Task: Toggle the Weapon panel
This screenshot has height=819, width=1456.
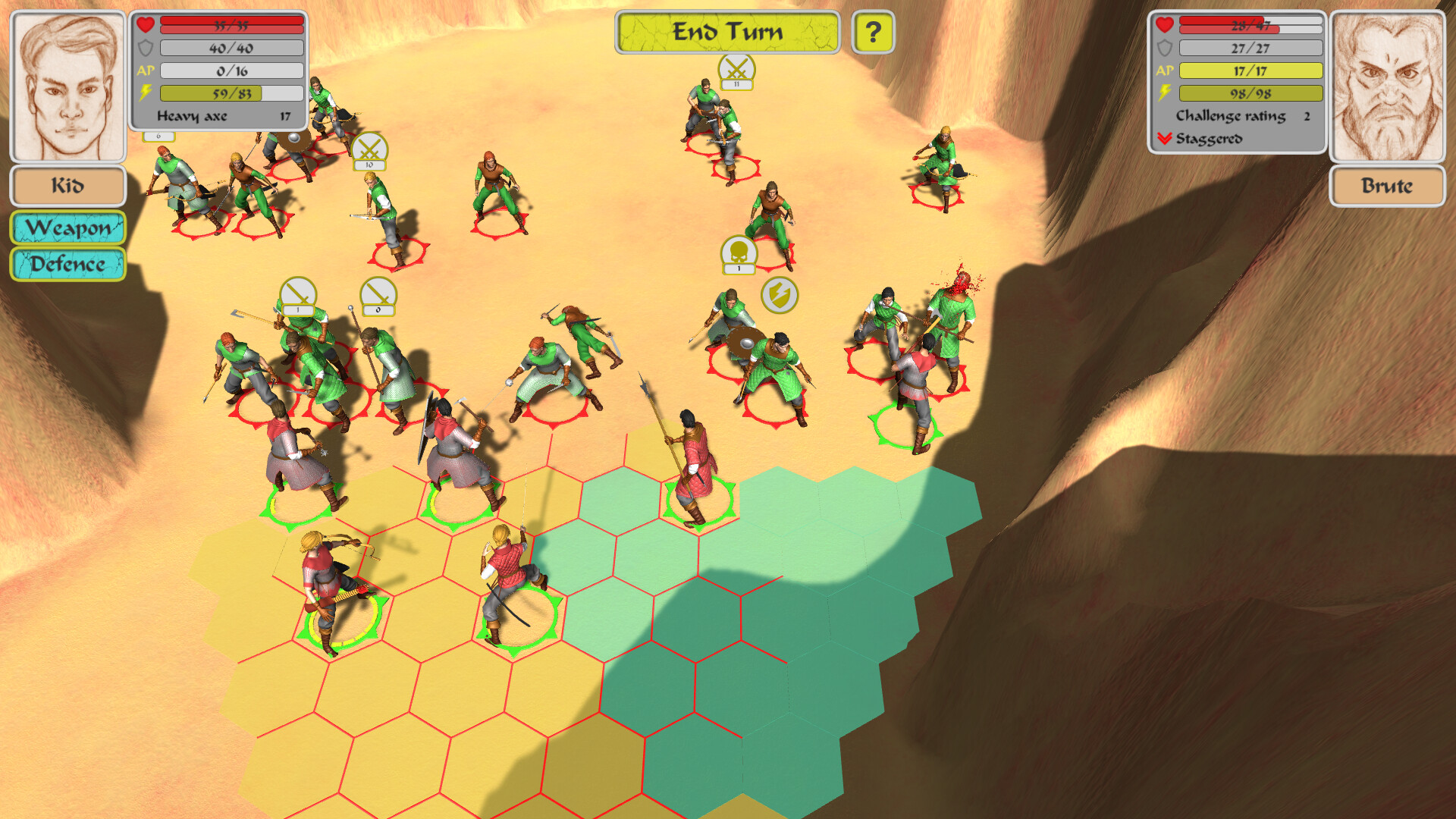Action: 67,228
